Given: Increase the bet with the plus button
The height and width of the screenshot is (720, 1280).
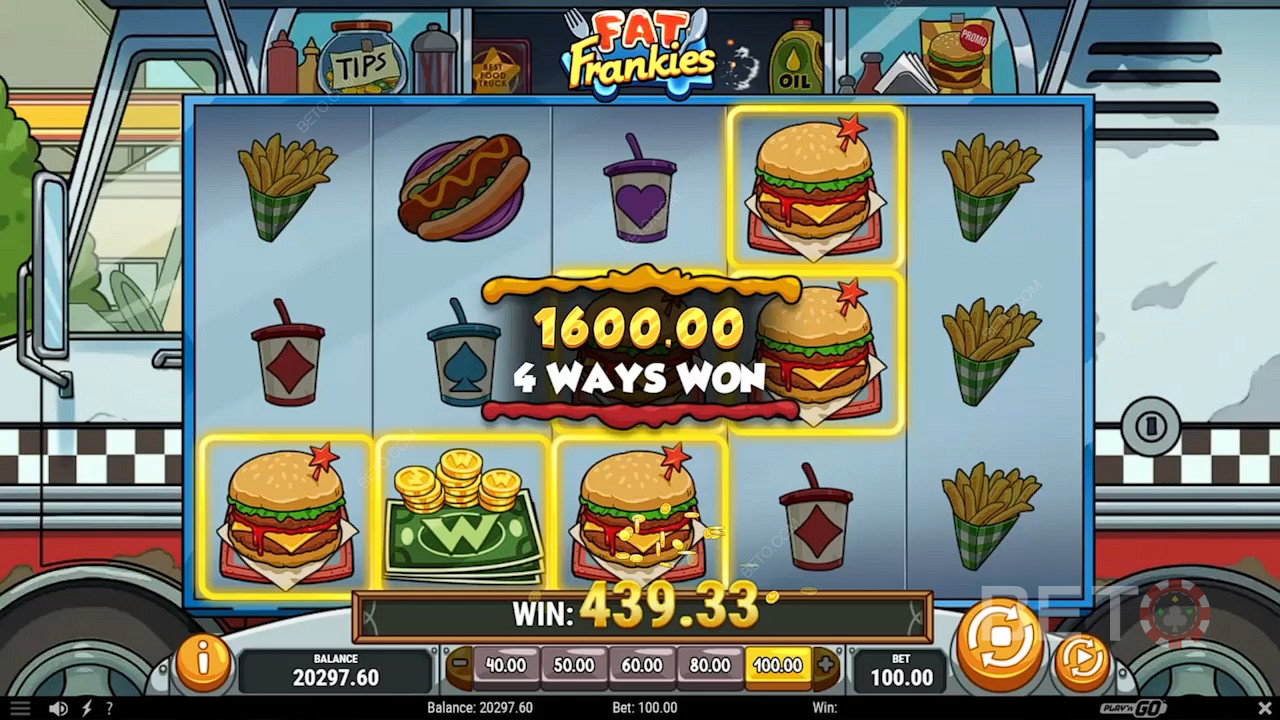Looking at the screenshot, I should click(825, 665).
